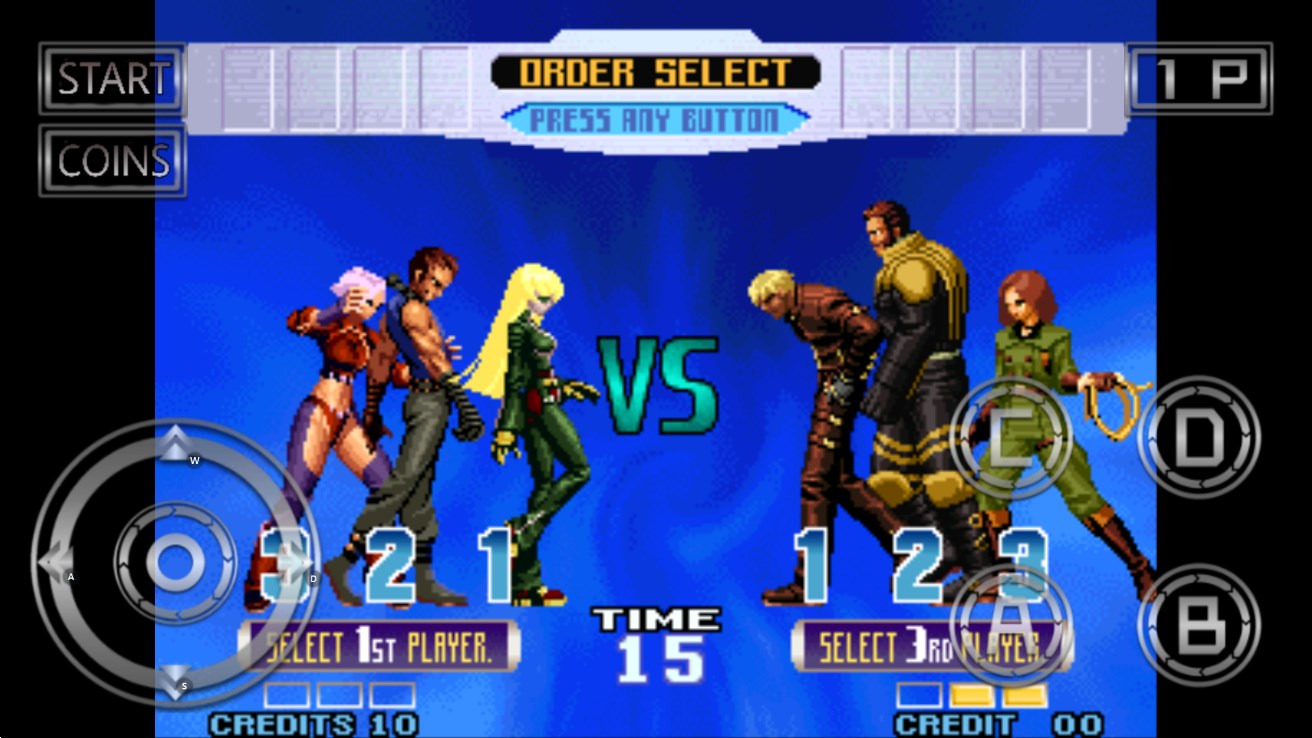Toggle the third order box on the left team

point(388,696)
